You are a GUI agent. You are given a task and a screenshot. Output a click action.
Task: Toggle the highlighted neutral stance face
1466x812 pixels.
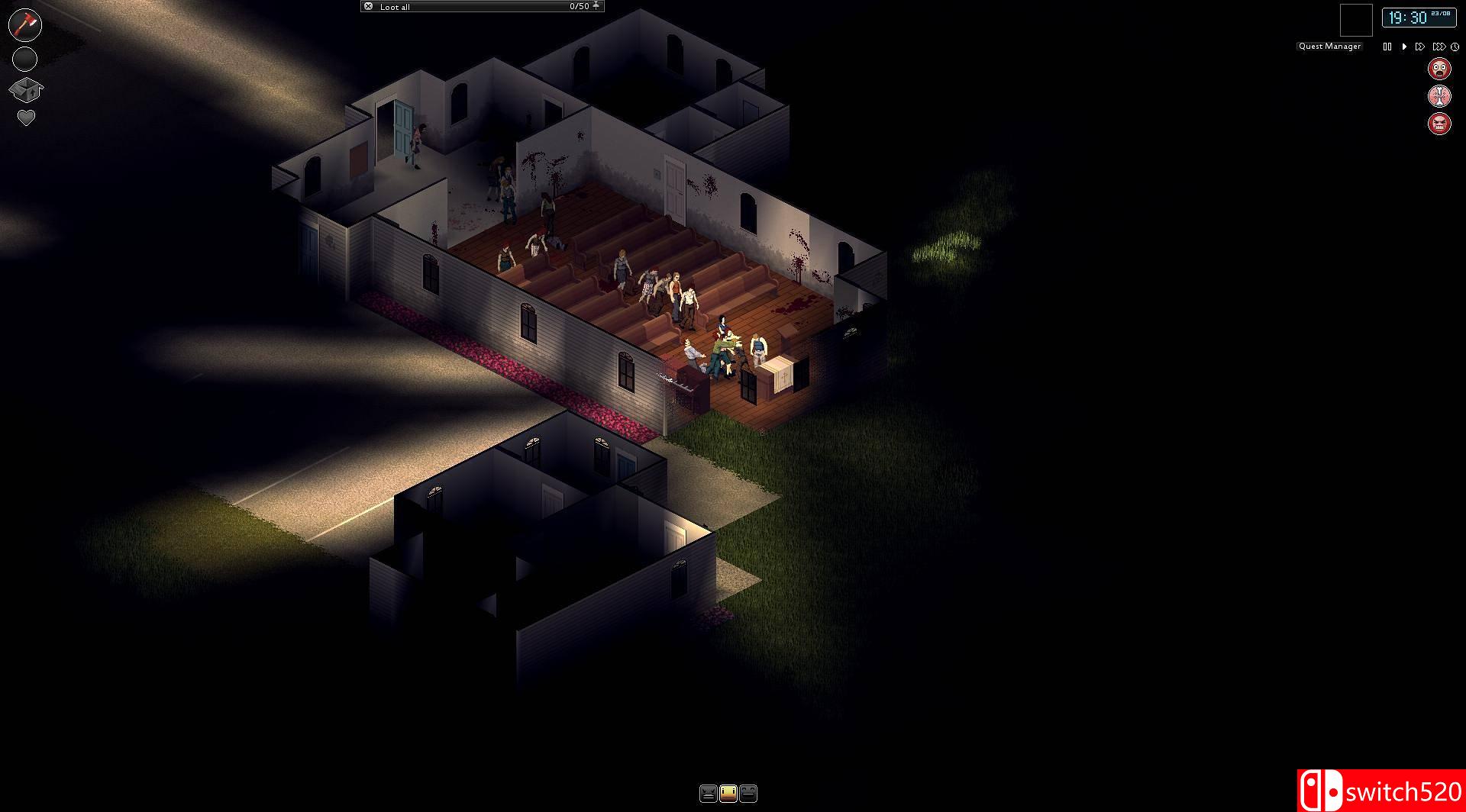[728, 794]
